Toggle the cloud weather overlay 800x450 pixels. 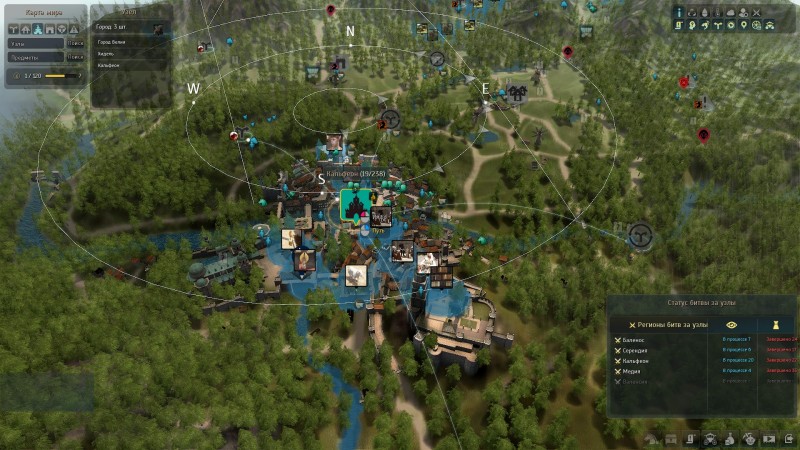click(731, 12)
